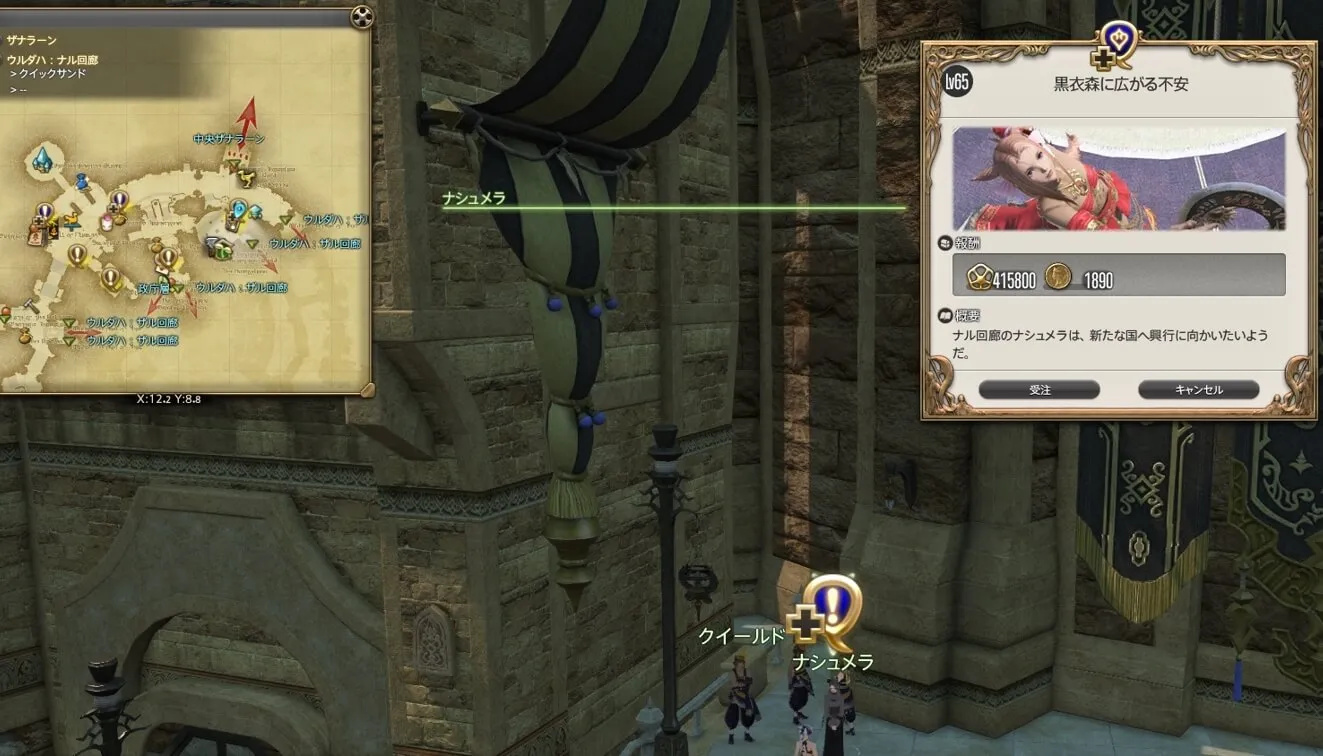Click the 政庁層 label on the map
The width and height of the screenshot is (1323, 756).
click(154, 287)
